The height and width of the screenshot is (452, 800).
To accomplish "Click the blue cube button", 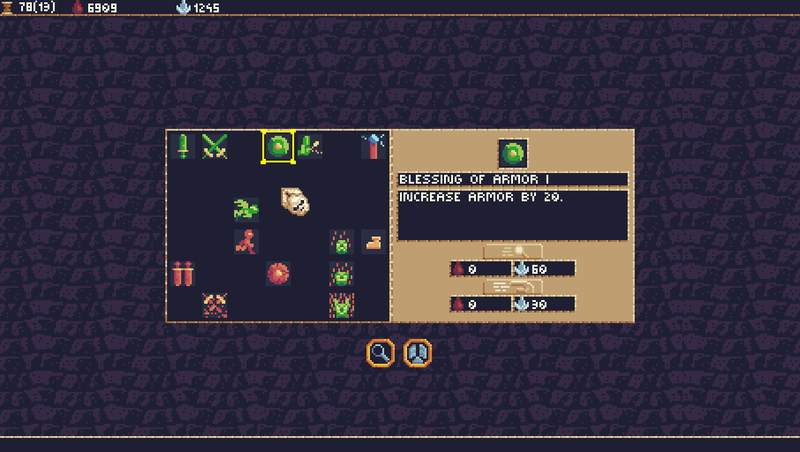I will pyautogui.click(x=417, y=352).
